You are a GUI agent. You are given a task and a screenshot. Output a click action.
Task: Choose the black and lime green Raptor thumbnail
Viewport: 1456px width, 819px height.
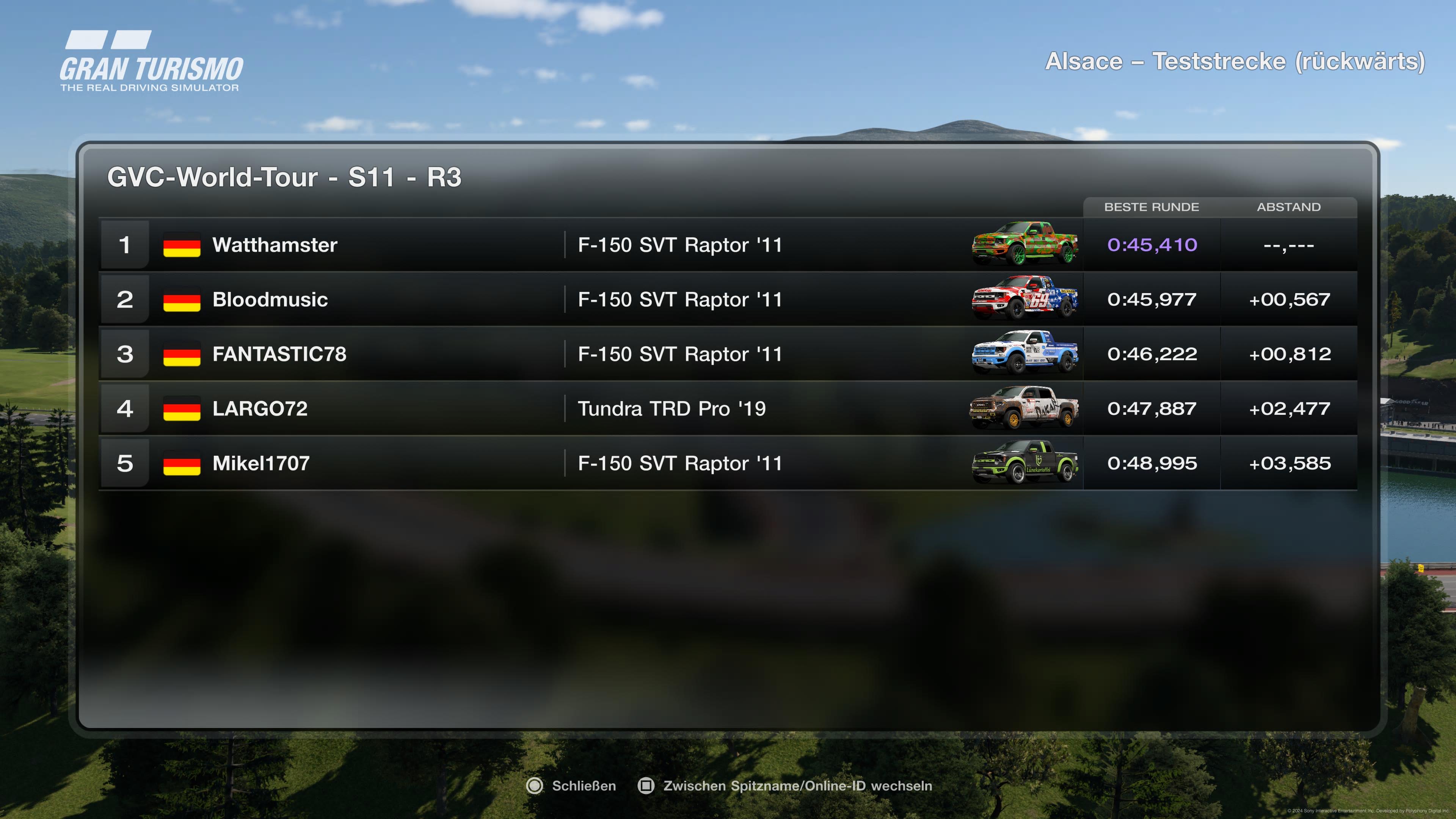tap(1024, 462)
